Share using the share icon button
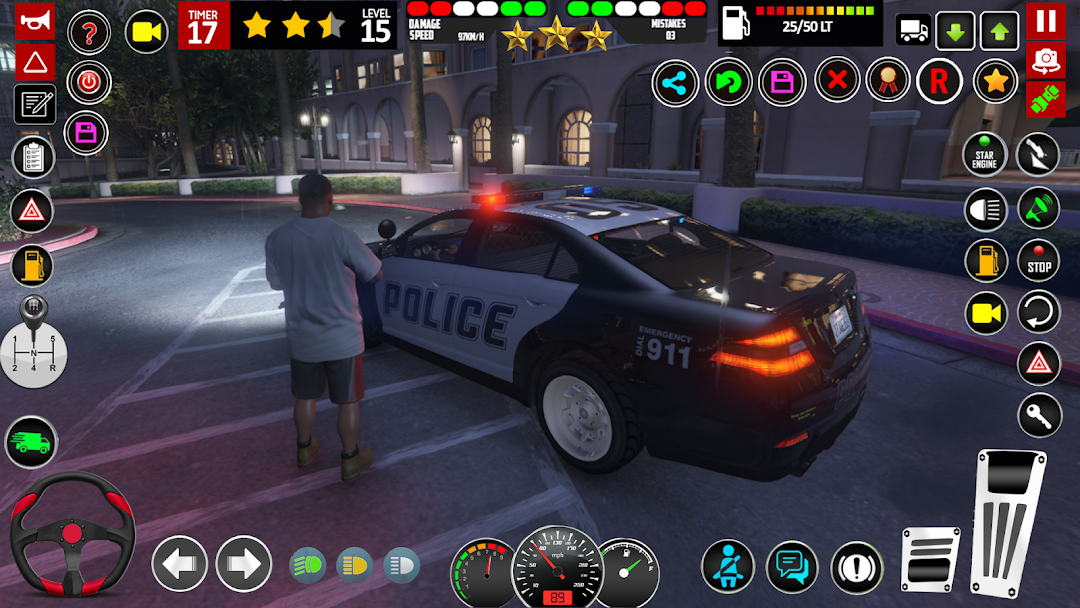 [675, 83]
